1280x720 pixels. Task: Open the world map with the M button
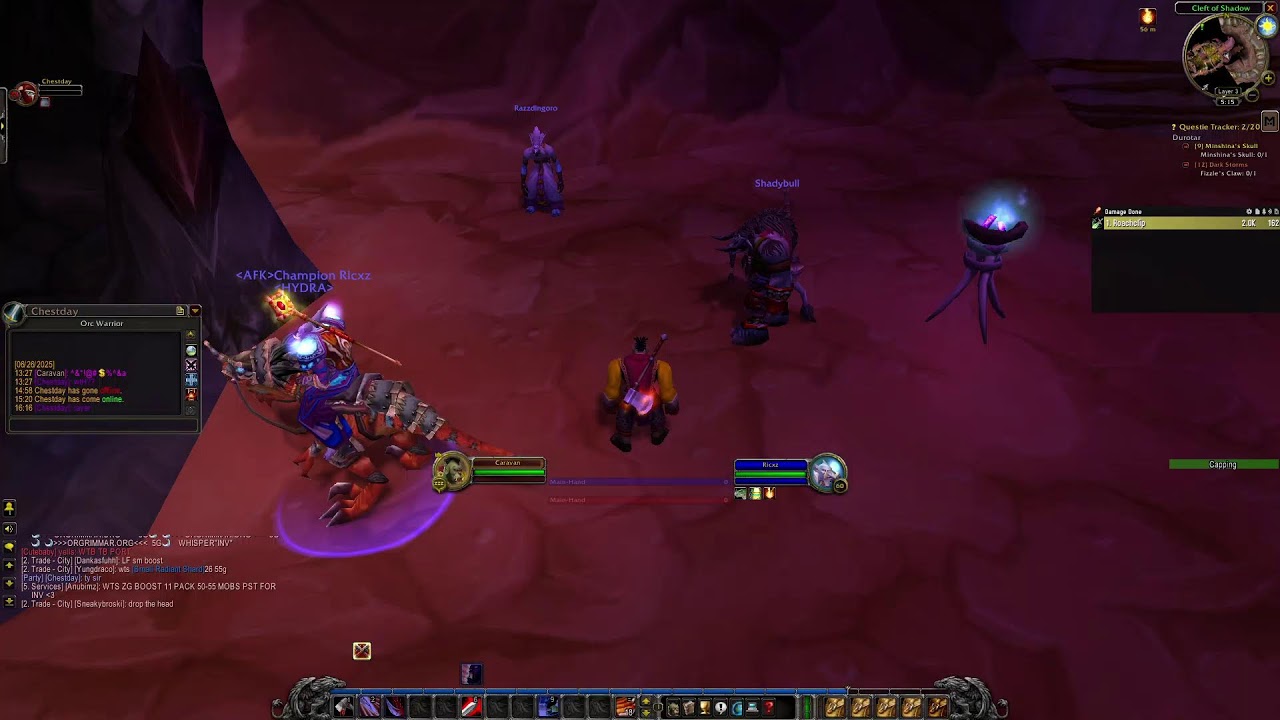(x=1269, y=122)
